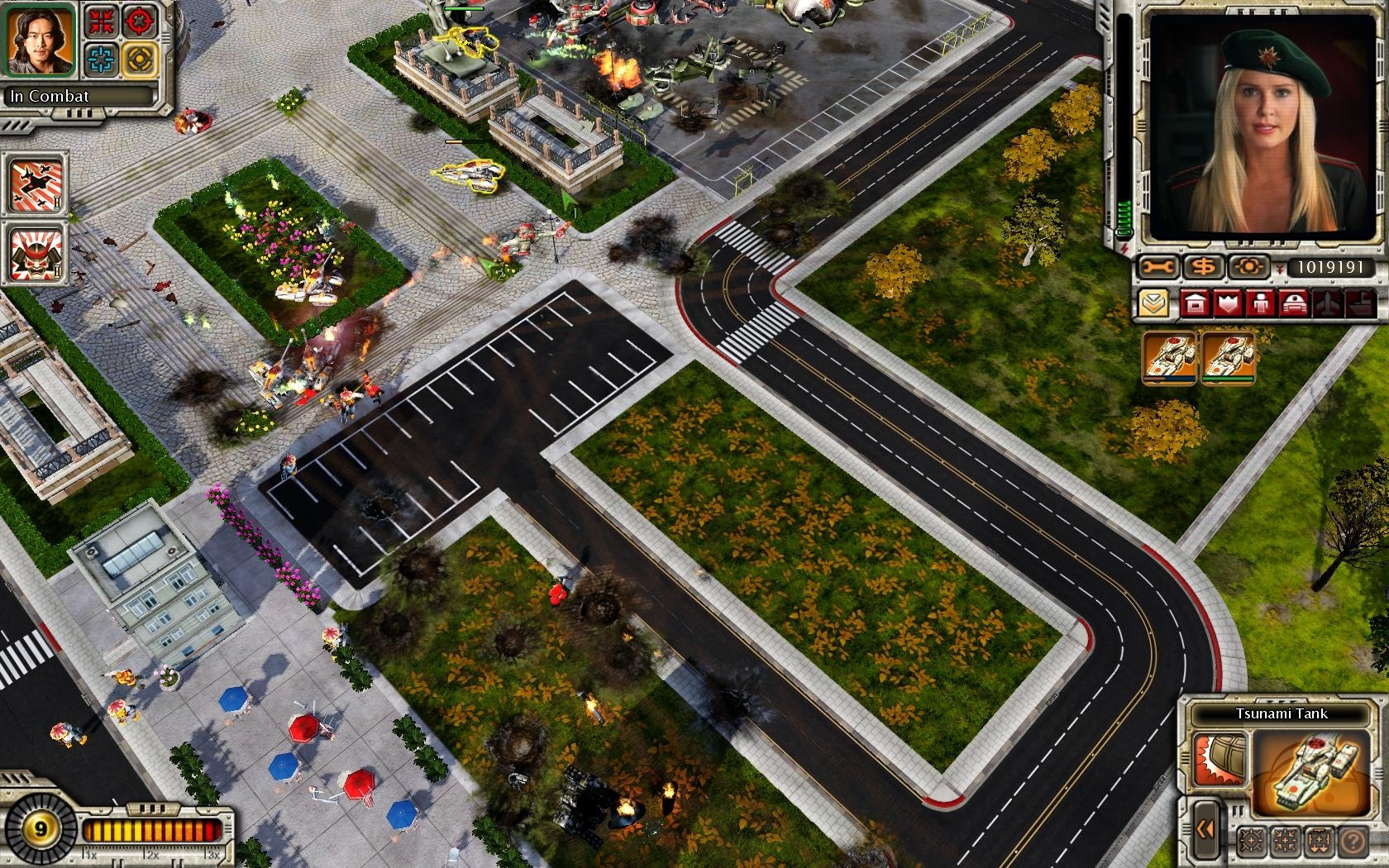This screenshot has height=868, width=1389.
Task: Open the infantry production tab icon
Action: click(1262, 303)
